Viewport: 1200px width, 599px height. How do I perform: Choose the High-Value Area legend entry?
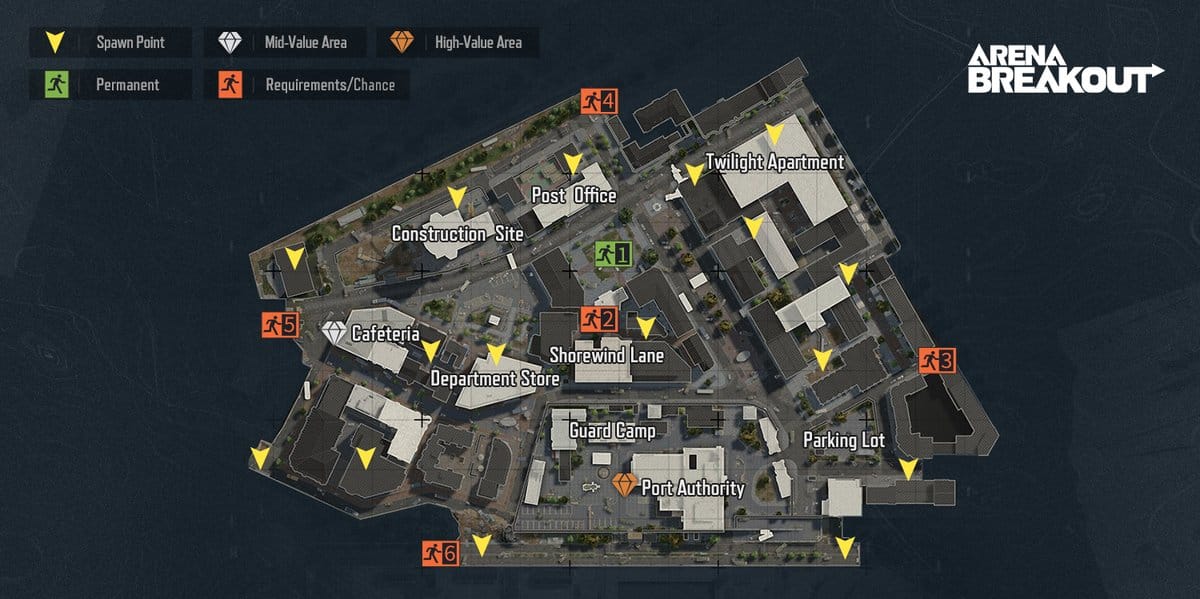pos(456,43)
